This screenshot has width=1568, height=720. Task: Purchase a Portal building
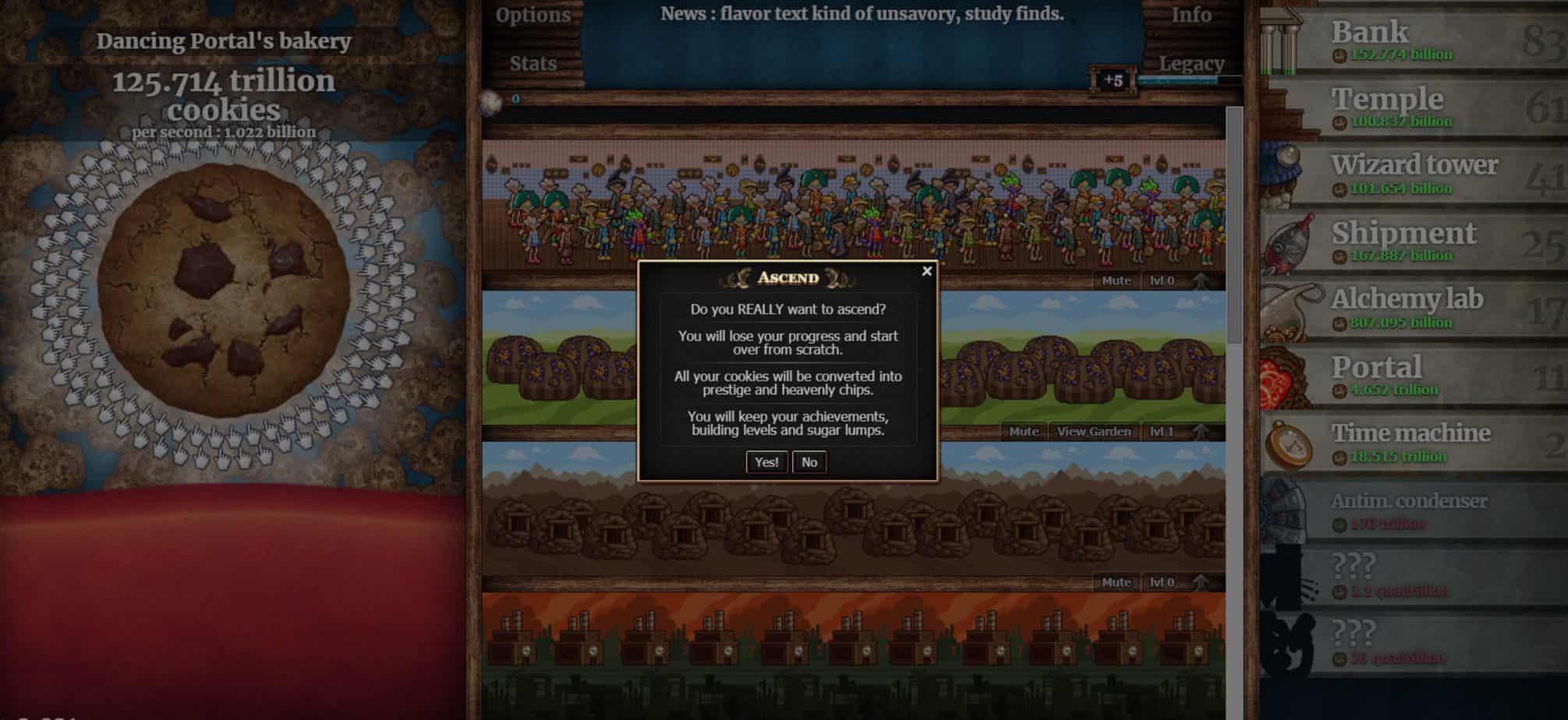(x=1413, y=376)
